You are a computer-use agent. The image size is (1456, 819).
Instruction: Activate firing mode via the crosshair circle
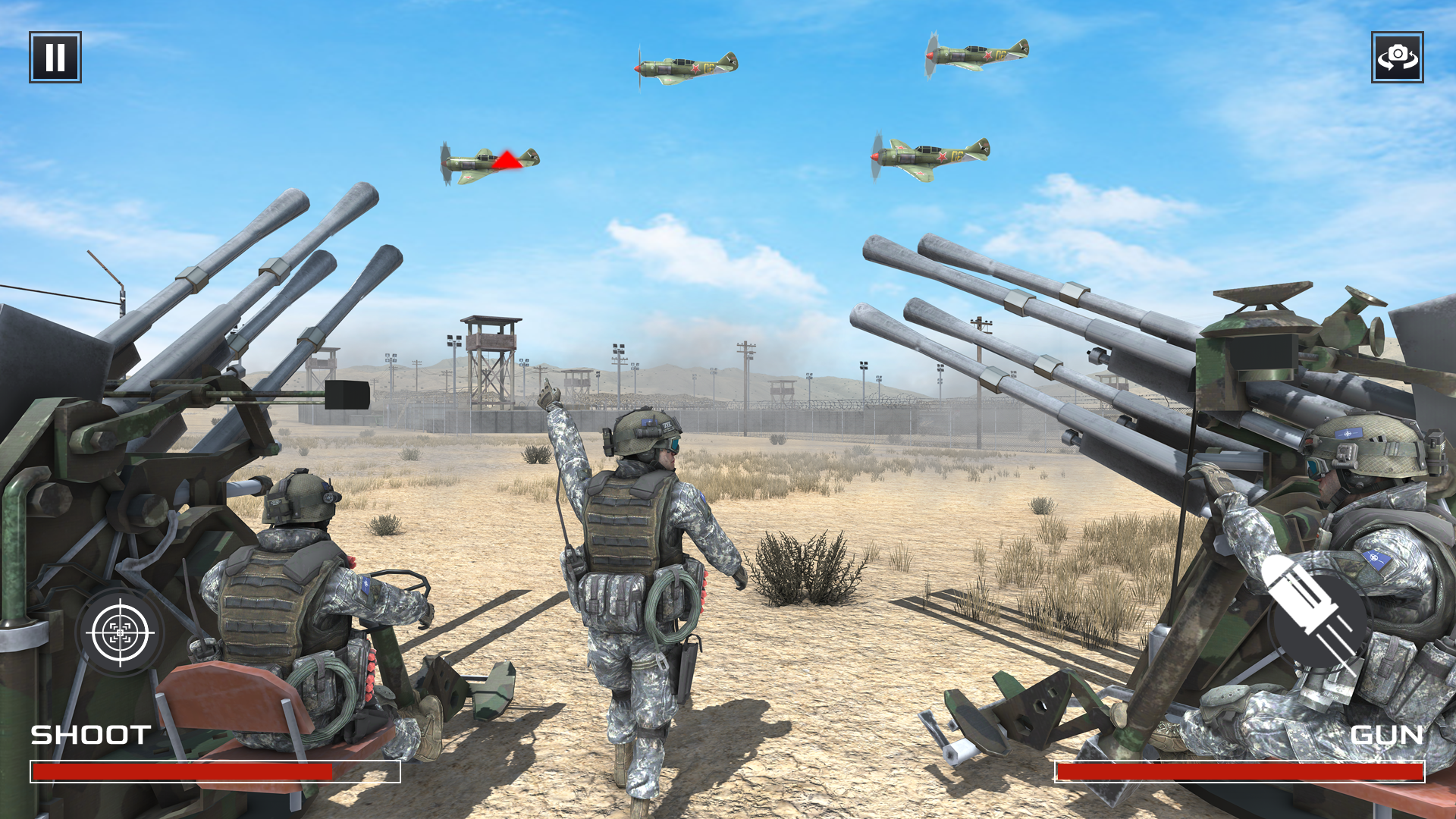tap(120, 633)
